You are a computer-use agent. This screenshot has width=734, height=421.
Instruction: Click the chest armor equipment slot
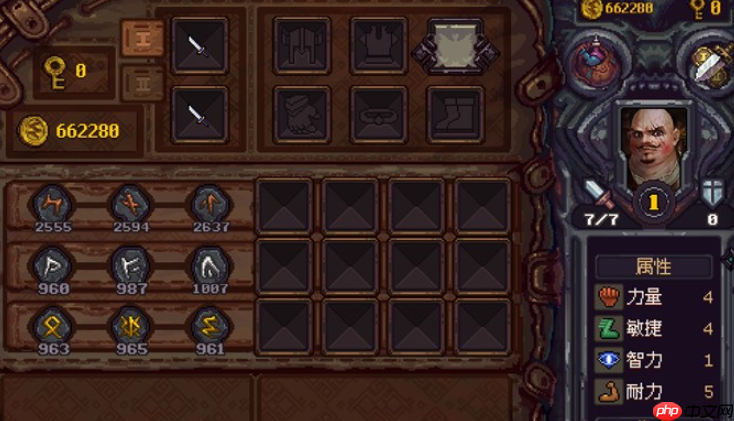(378, 45)
